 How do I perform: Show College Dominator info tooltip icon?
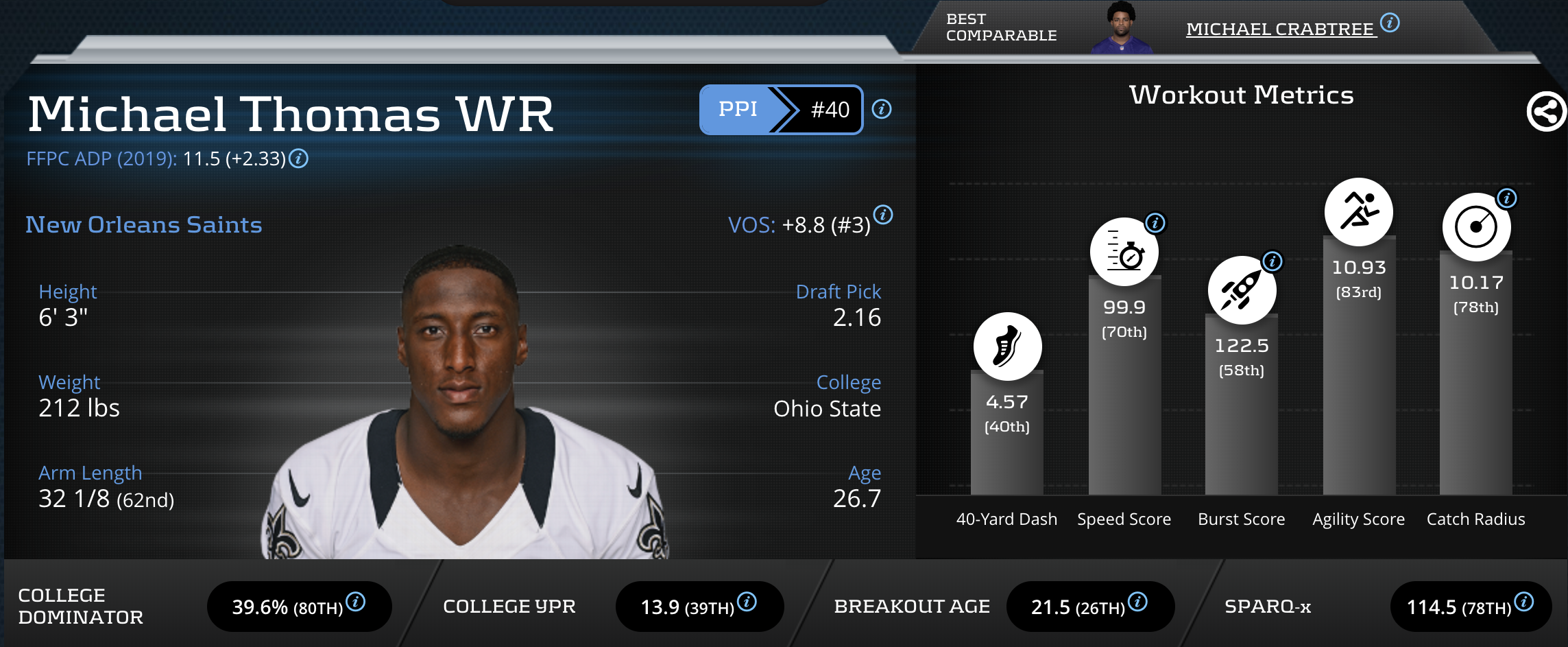(355, 602)
